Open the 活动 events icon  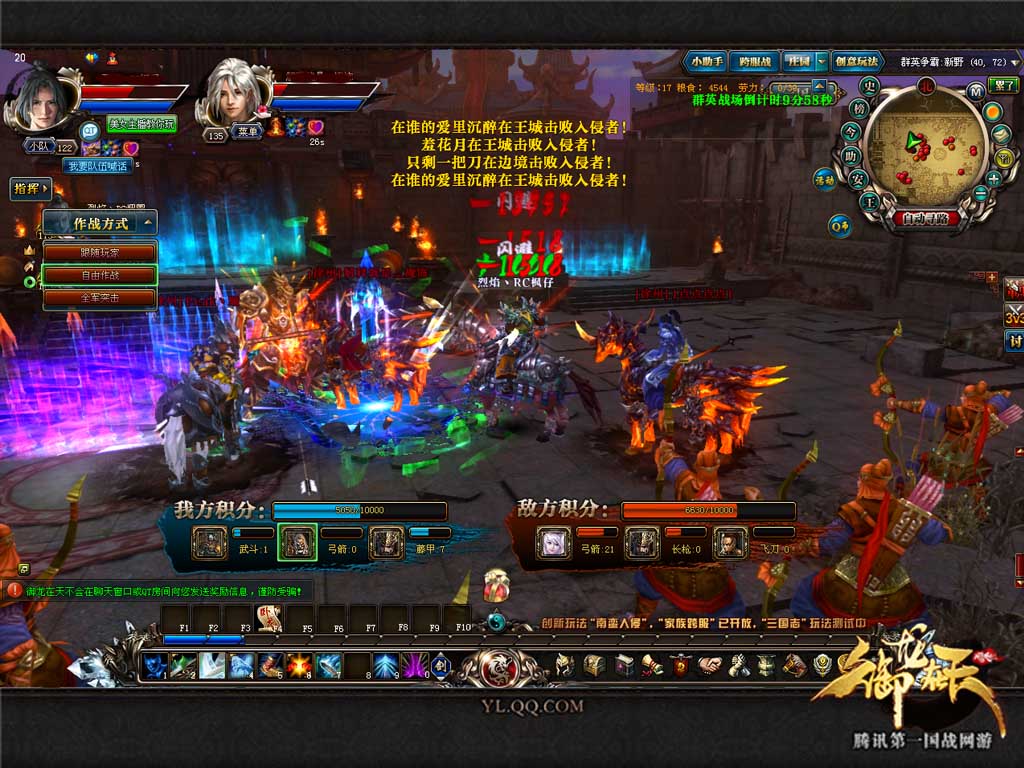[824, 182]
